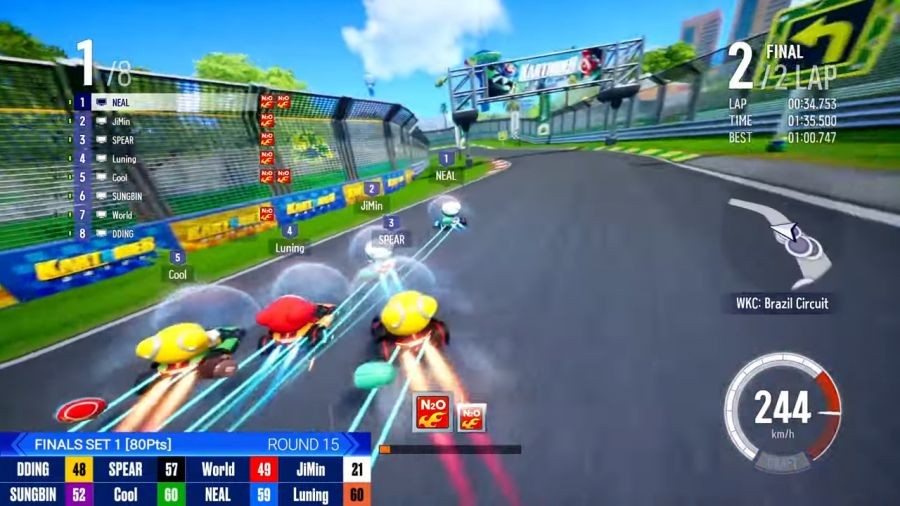Select Cool's row in the ranking list
This screenshot has width=900, height=506.
(120, 177)
